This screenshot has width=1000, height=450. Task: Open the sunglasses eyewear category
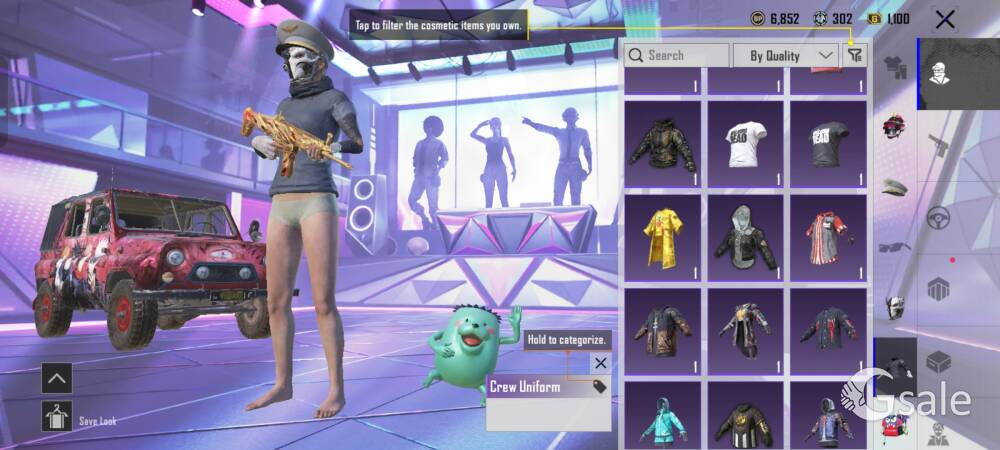894,247
